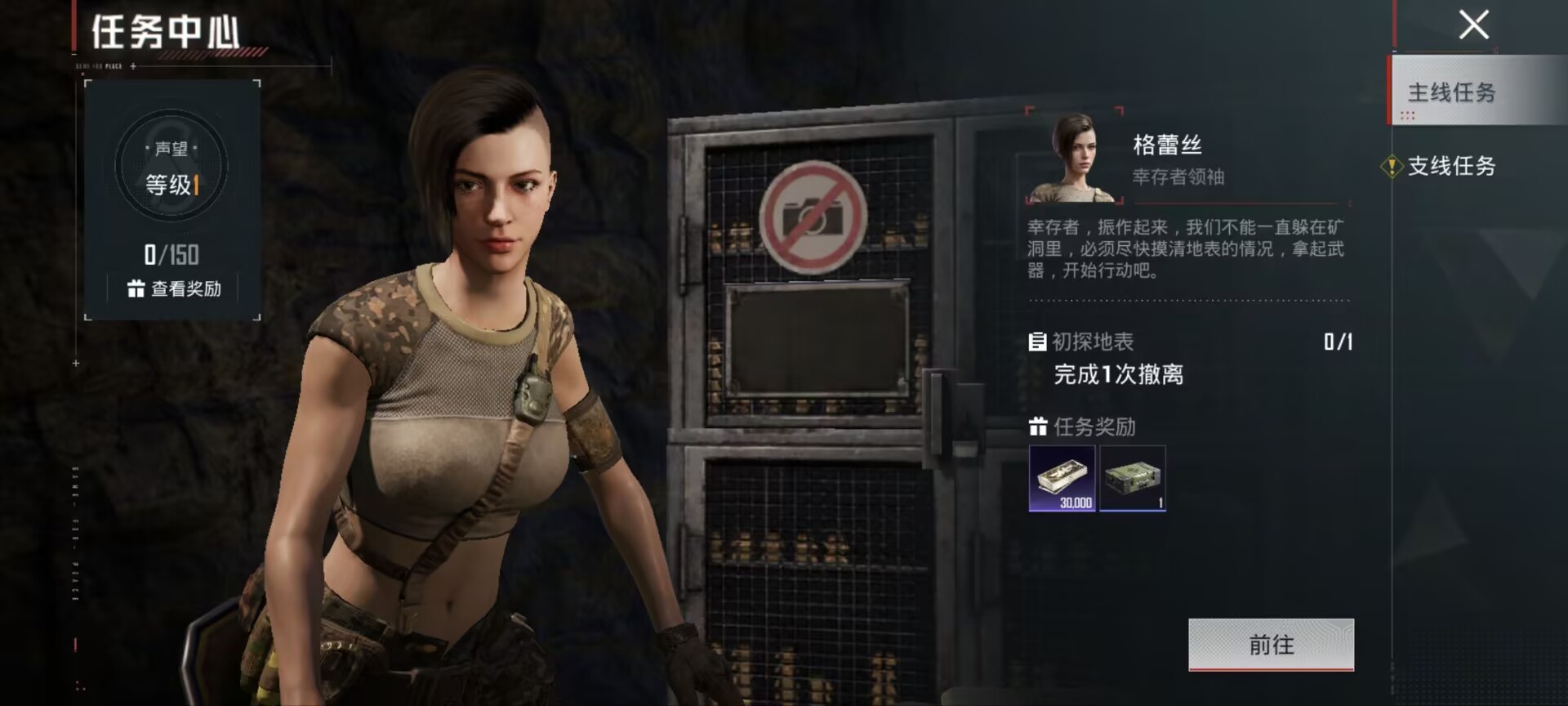Switch to the 主线任务 tab
The height and width of the screenshot is (706, 1568).
point(1451,92)
